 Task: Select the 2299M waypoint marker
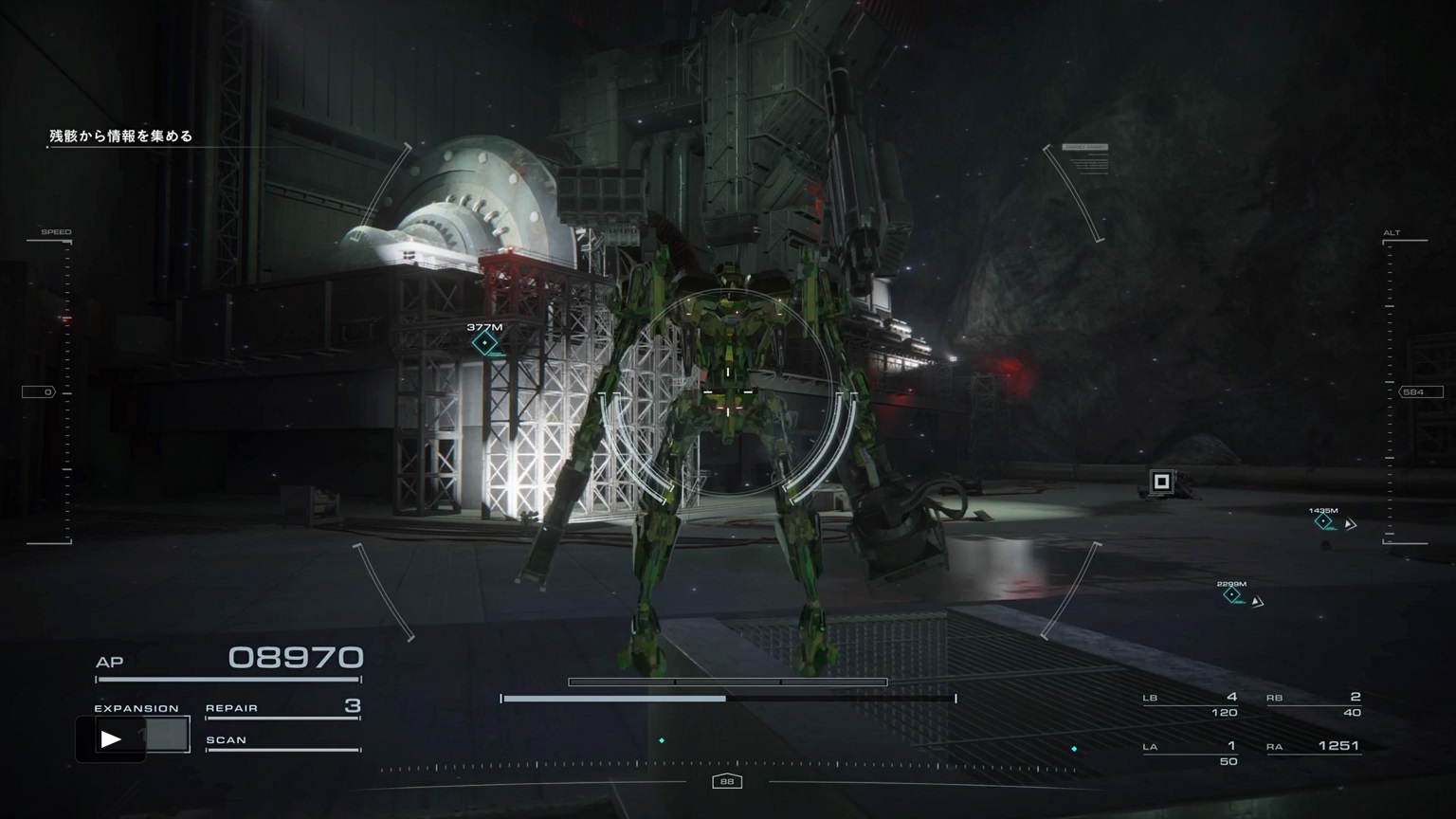click(1231, 594)
